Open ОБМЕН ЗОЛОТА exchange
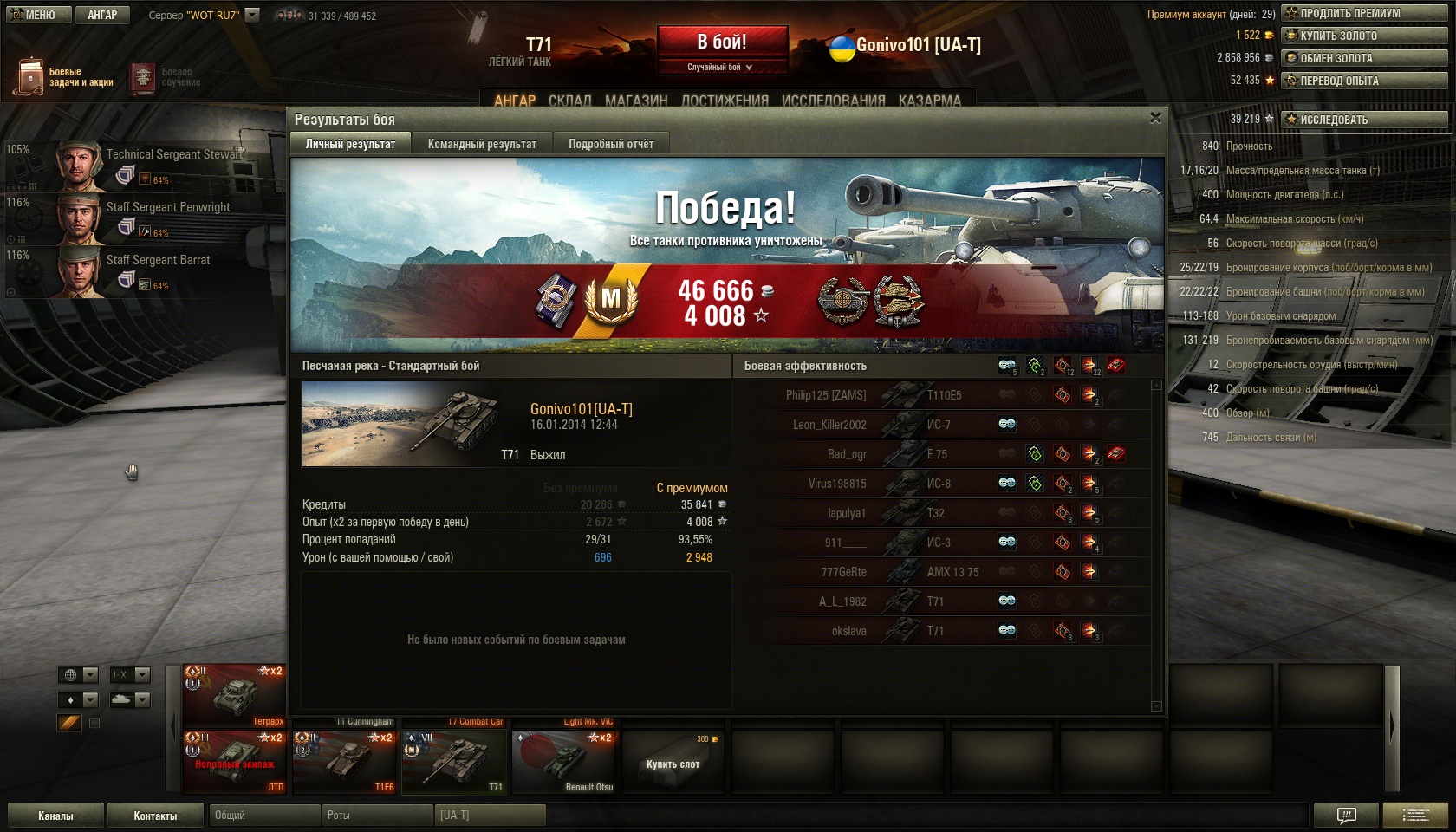 pyautogui.click(x=1364, y=58)
